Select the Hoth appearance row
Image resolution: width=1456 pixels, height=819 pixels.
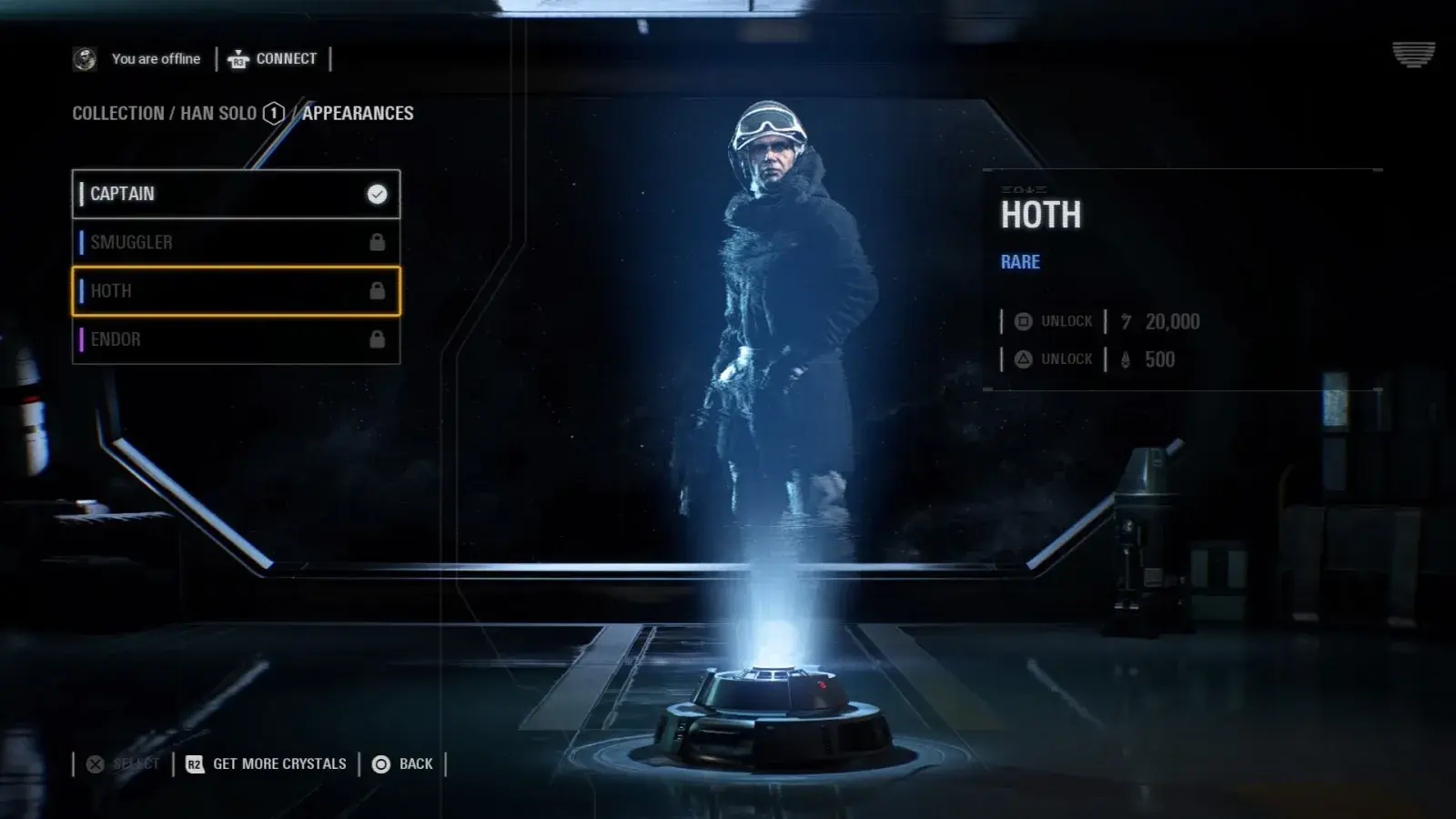pos(236,291)
